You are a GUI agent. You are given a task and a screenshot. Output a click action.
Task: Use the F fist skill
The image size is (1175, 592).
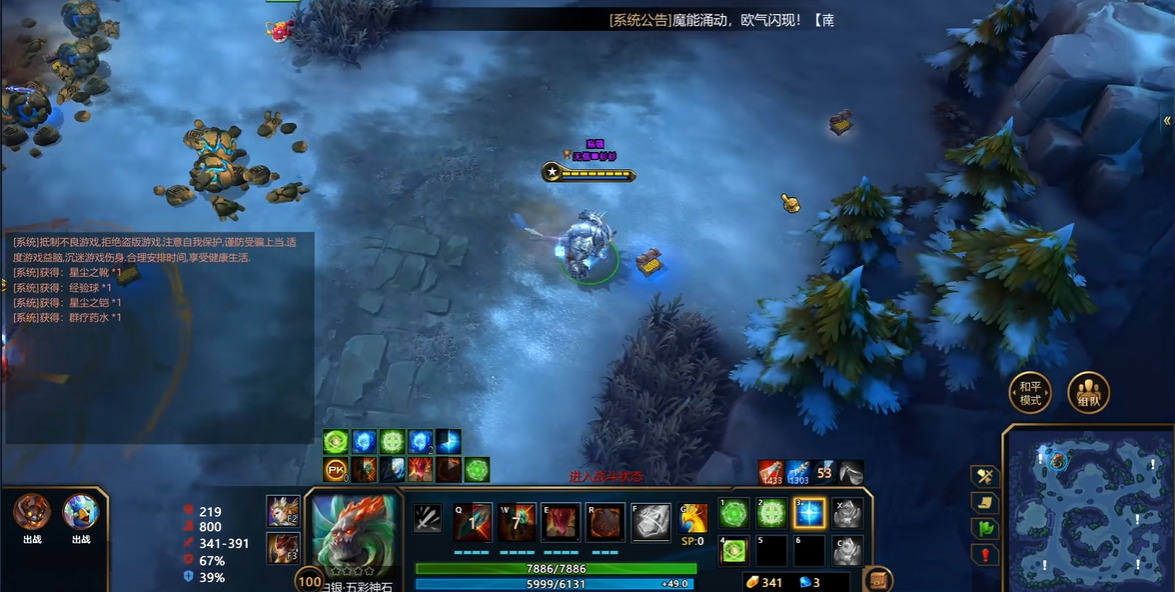[651, 521]
